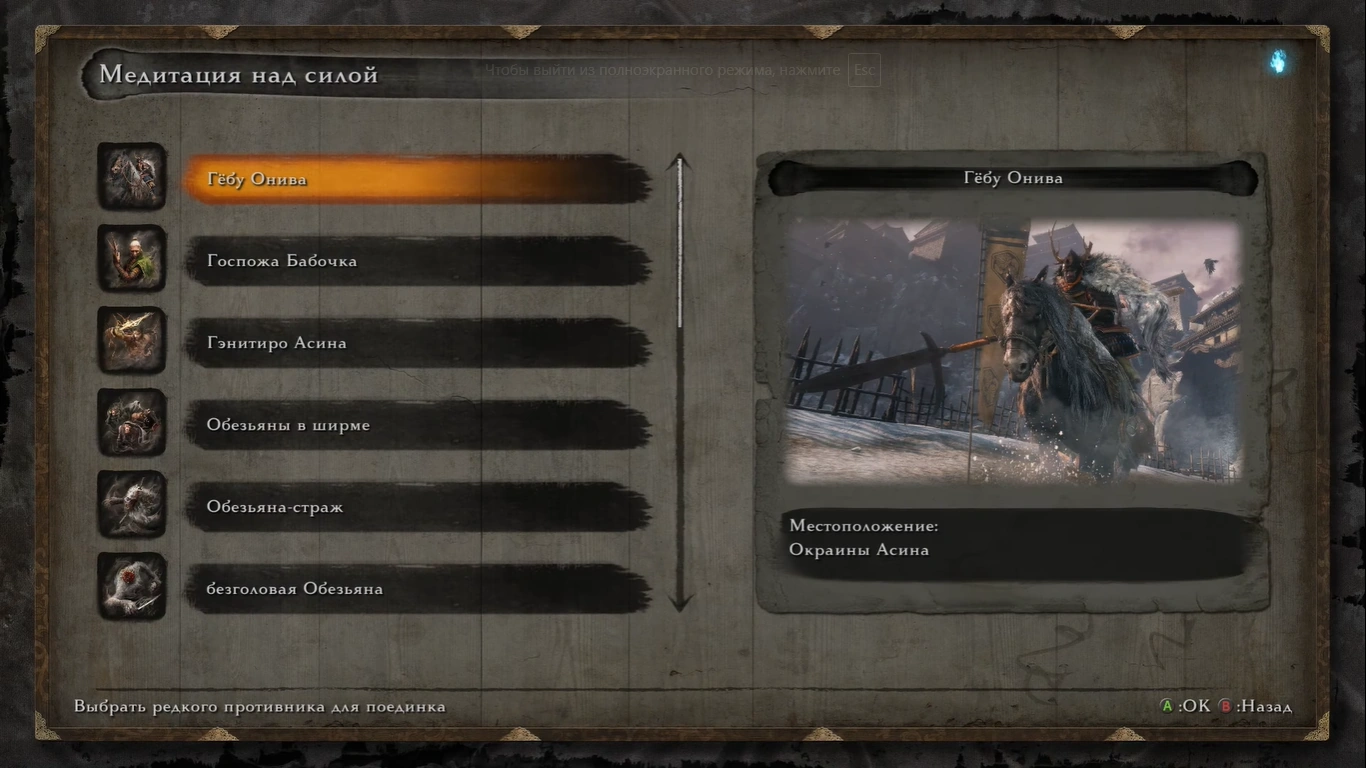Screen dimensions: 1366x768
Task: Click the Гёбу Онива portrait icon
Action: (x=132, y=177)
